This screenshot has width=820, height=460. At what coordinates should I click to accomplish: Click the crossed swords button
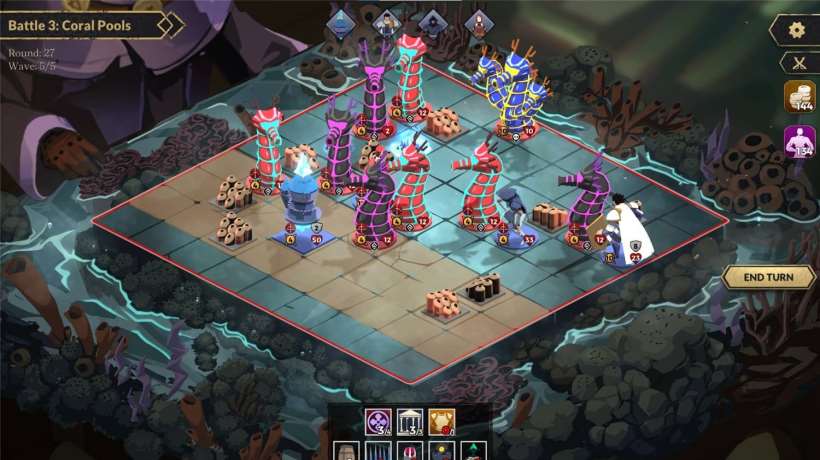point(797,62)
